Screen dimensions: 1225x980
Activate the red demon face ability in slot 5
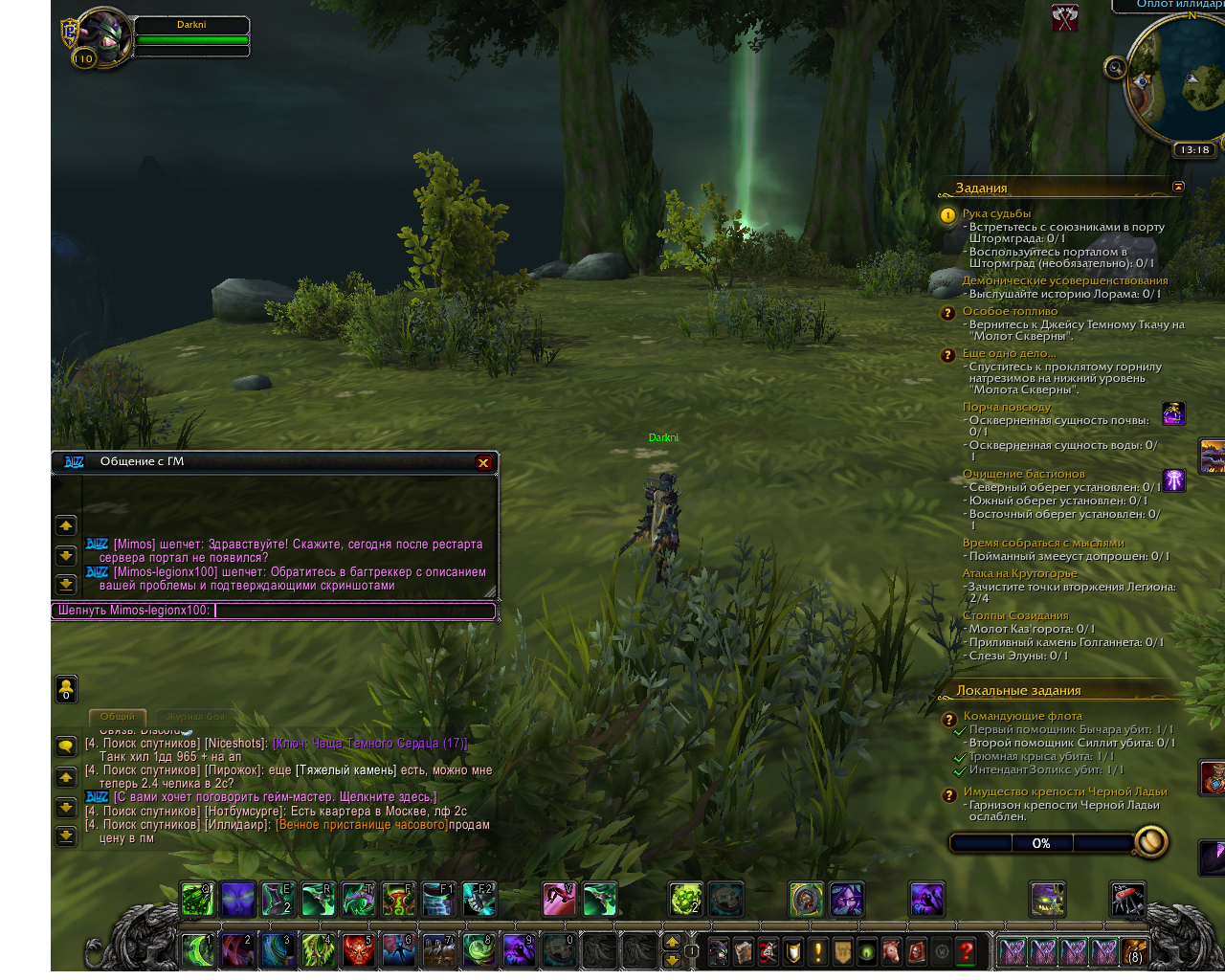click(358, 950)
